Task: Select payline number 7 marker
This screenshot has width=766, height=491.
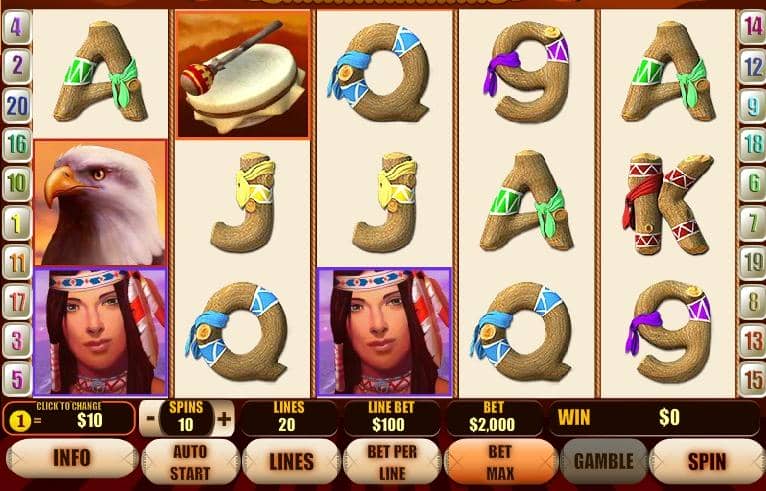Action: [752, 221]
